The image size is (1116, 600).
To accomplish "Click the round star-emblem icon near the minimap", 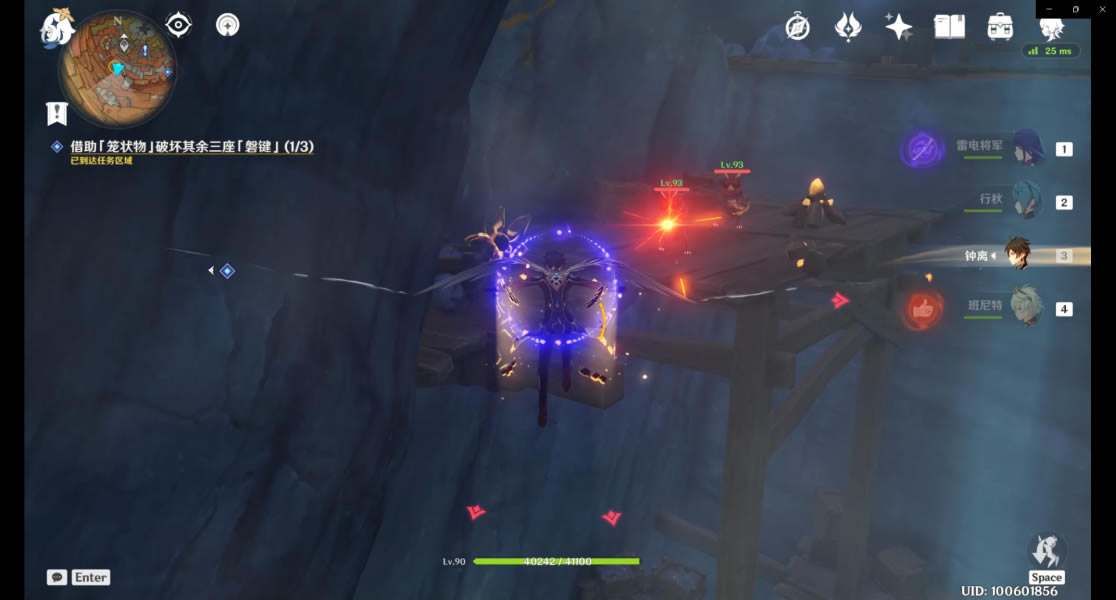I will coord(228,25).
